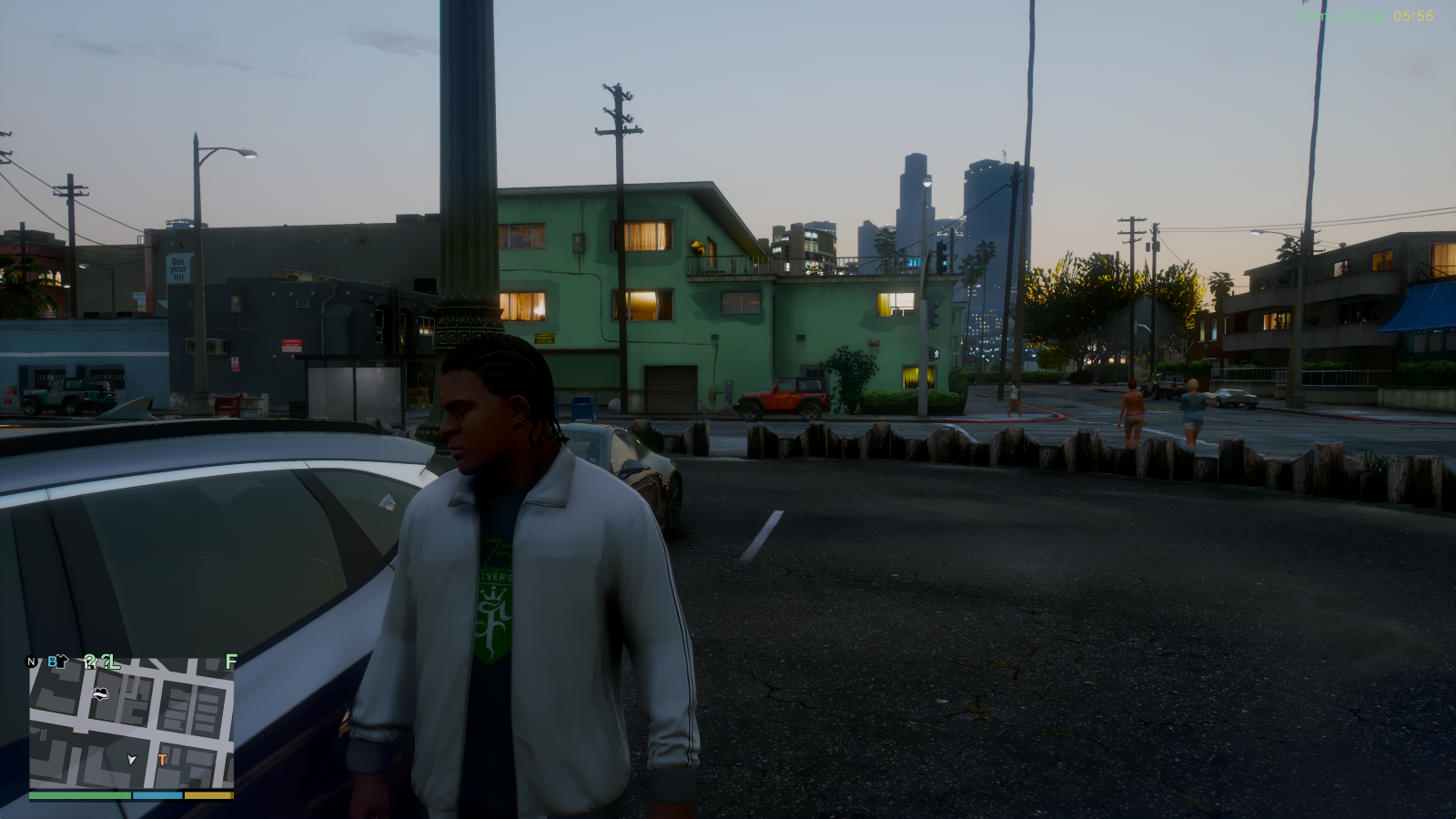The image size is (1456, 819).
Task: Click the minimap in the corner
Action: [131, 723]
